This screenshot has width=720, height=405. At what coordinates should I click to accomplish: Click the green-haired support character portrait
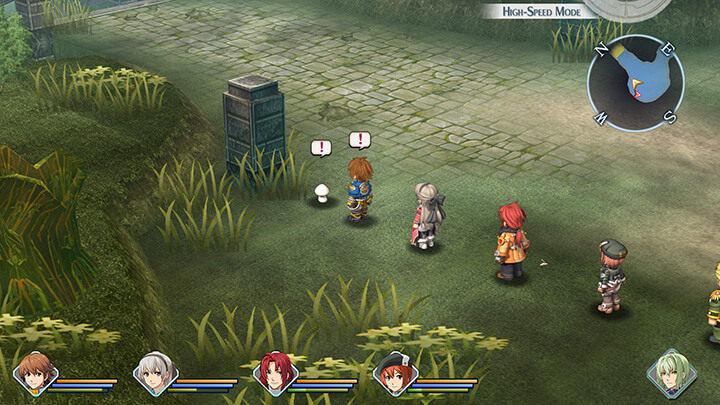coord(671,374)
